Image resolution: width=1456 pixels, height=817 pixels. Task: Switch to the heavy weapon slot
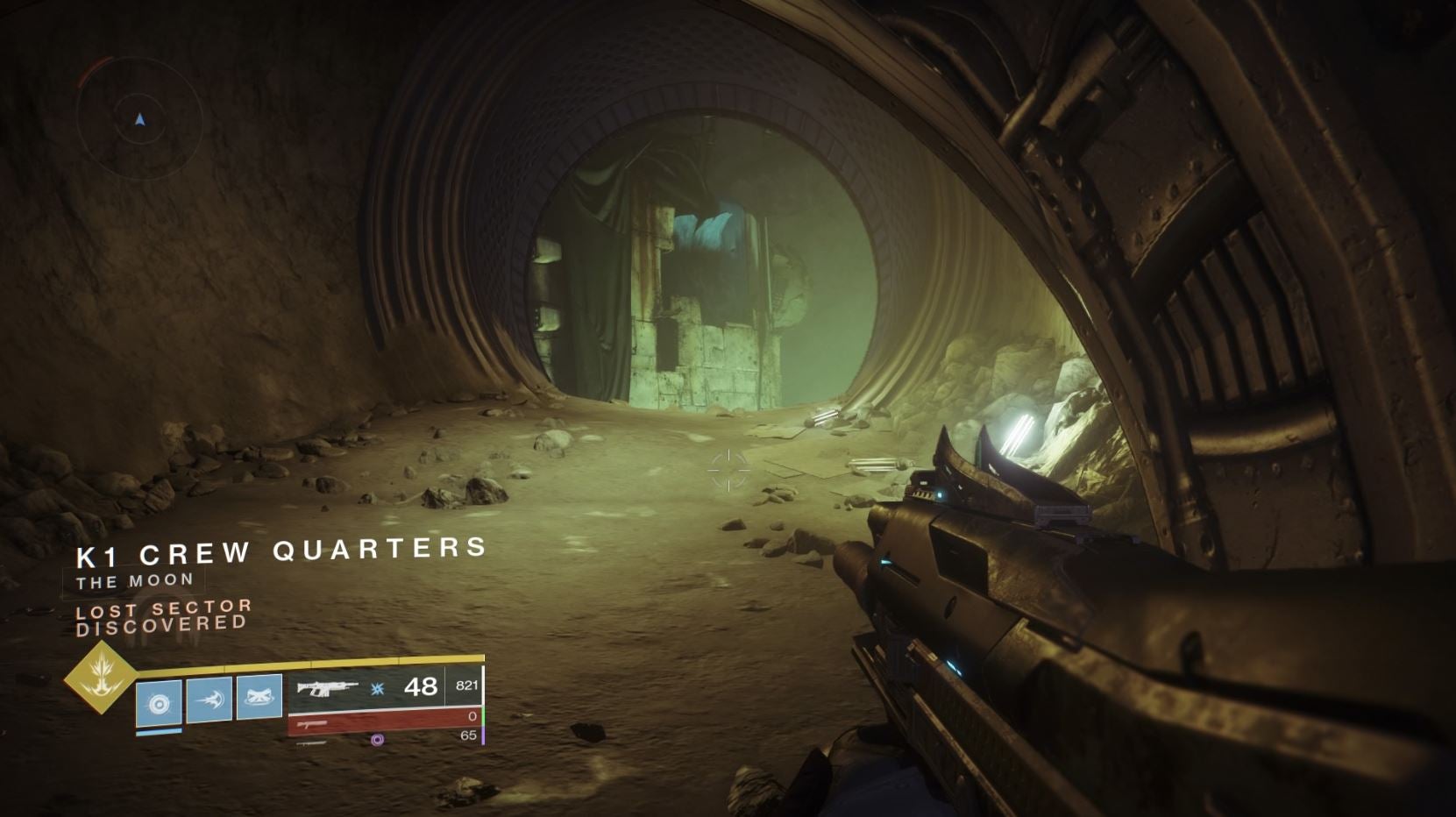(386, 740)
